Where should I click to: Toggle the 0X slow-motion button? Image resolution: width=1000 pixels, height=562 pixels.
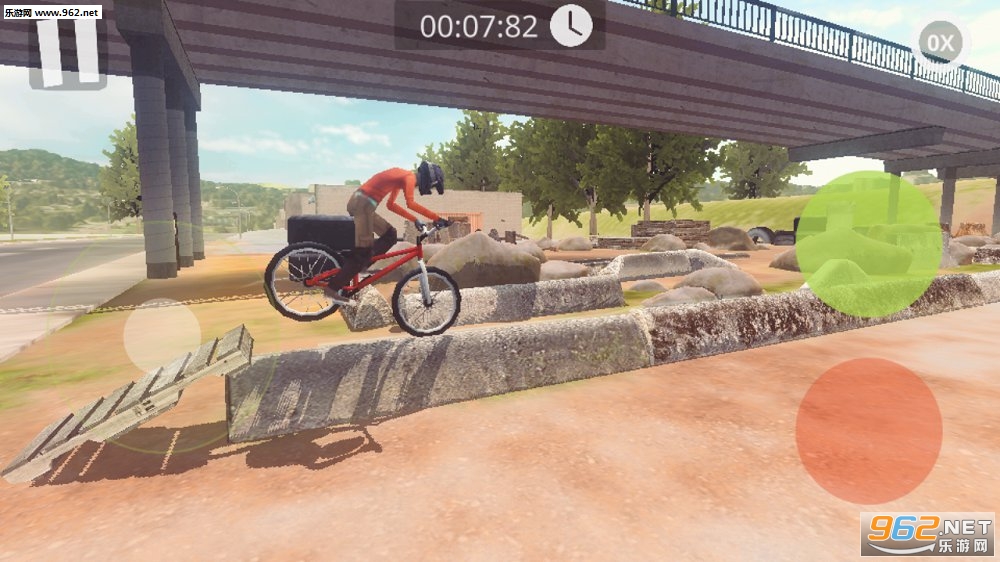pyautogui.click(x=939, y=43)
